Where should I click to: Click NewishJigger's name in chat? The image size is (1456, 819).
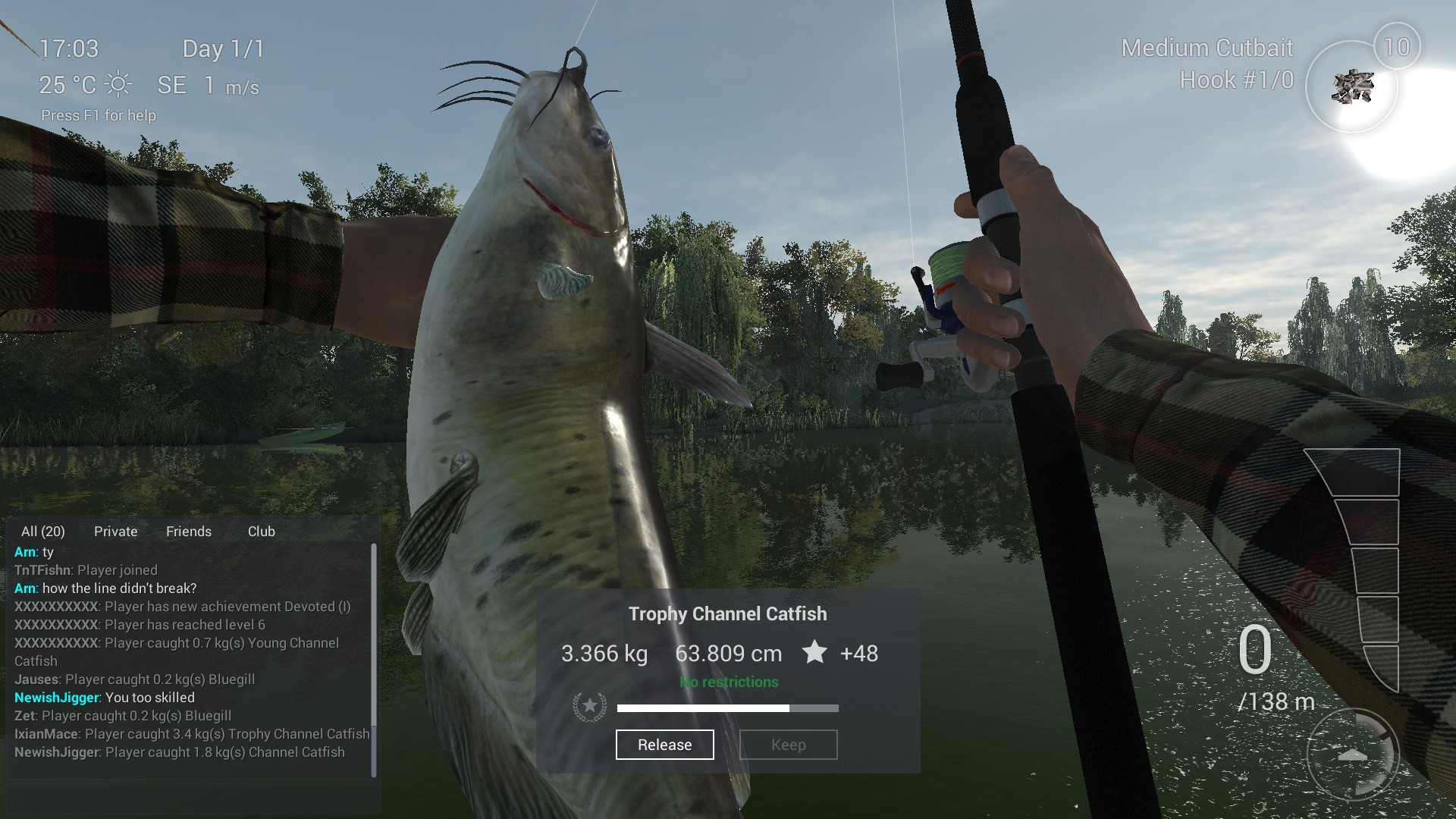pyautogui.click(x=57, y=698)
